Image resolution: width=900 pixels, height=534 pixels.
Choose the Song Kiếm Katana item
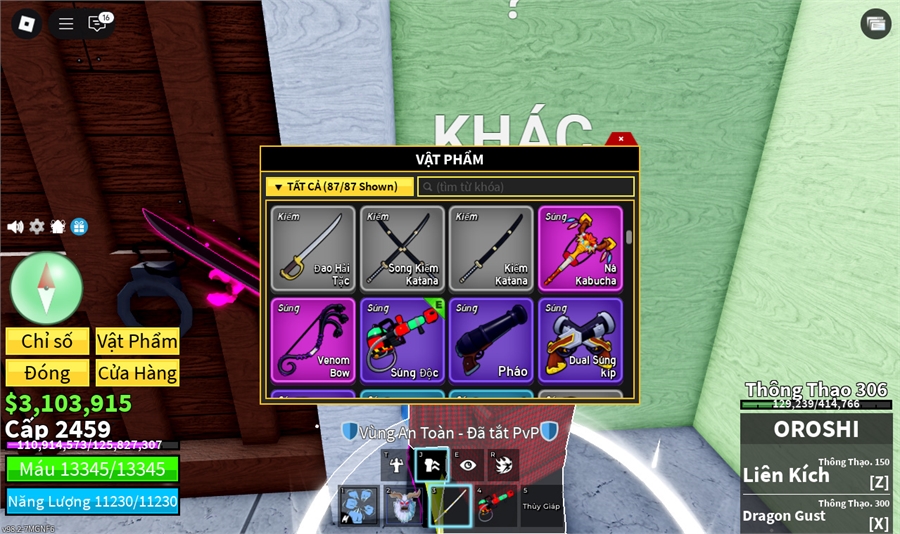[402, 249]
